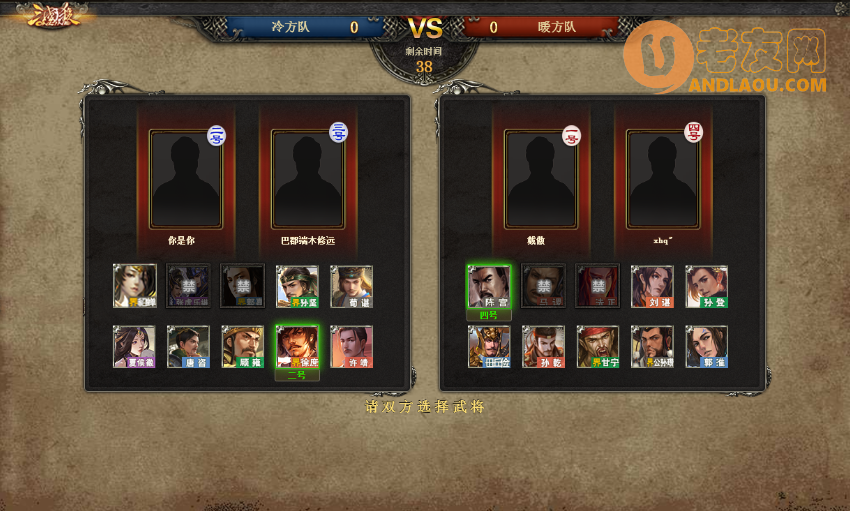Choose 界甘宁 (Gan Ning) hero portrait
850x511 pixels.
[598, 346]
